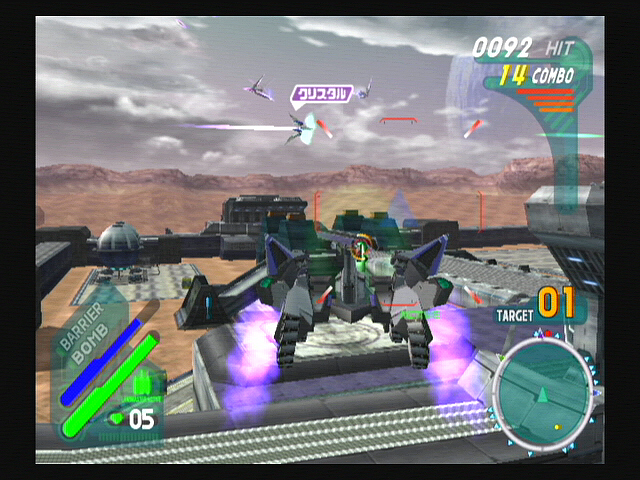The width and height of the screenshot is (640, 480).
Task: Select the クリスタル crystal label tag
Action: pyautogui.click(x=321, y=94)
